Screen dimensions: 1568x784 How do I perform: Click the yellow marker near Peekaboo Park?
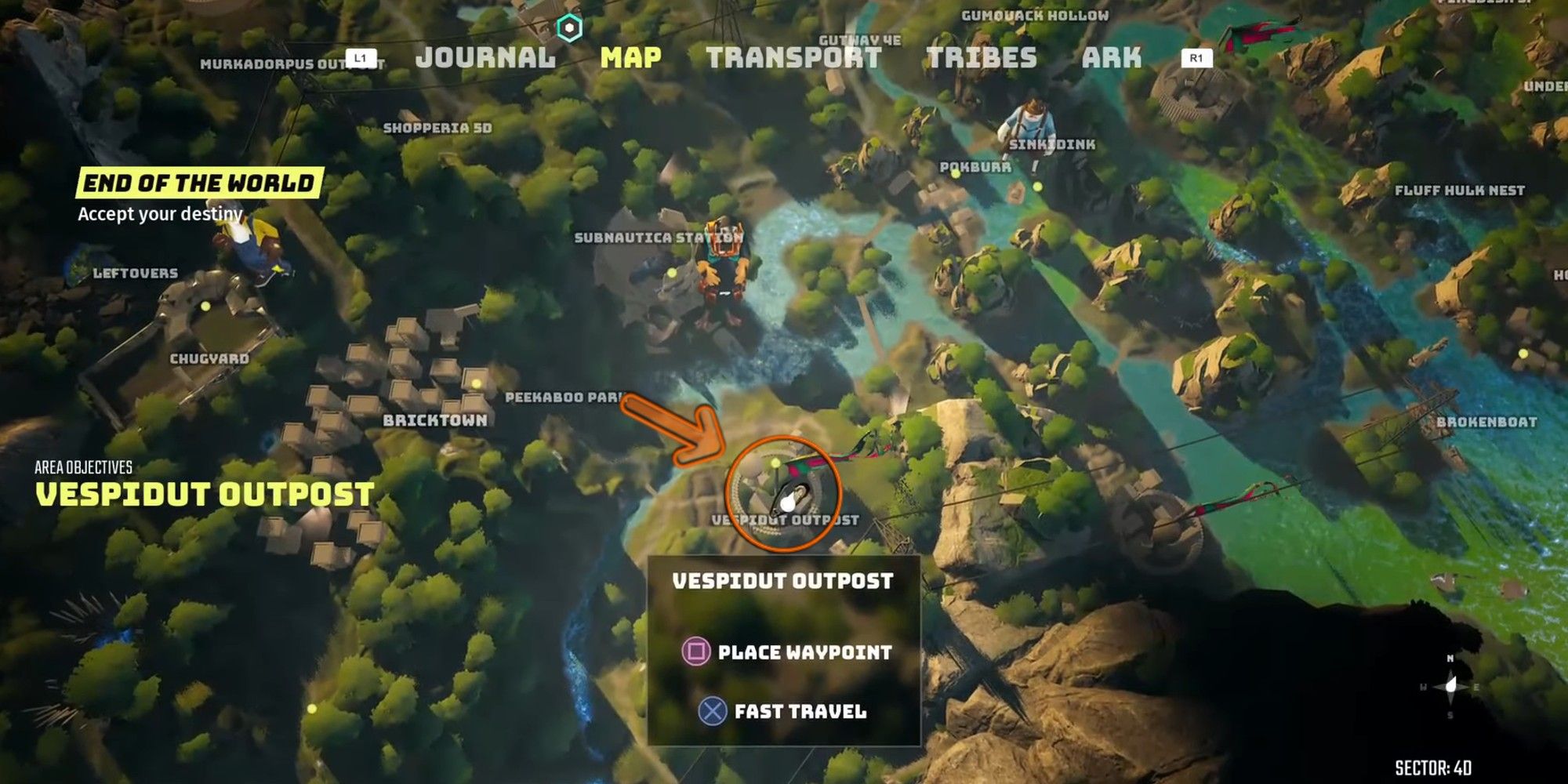pos(476,384)
